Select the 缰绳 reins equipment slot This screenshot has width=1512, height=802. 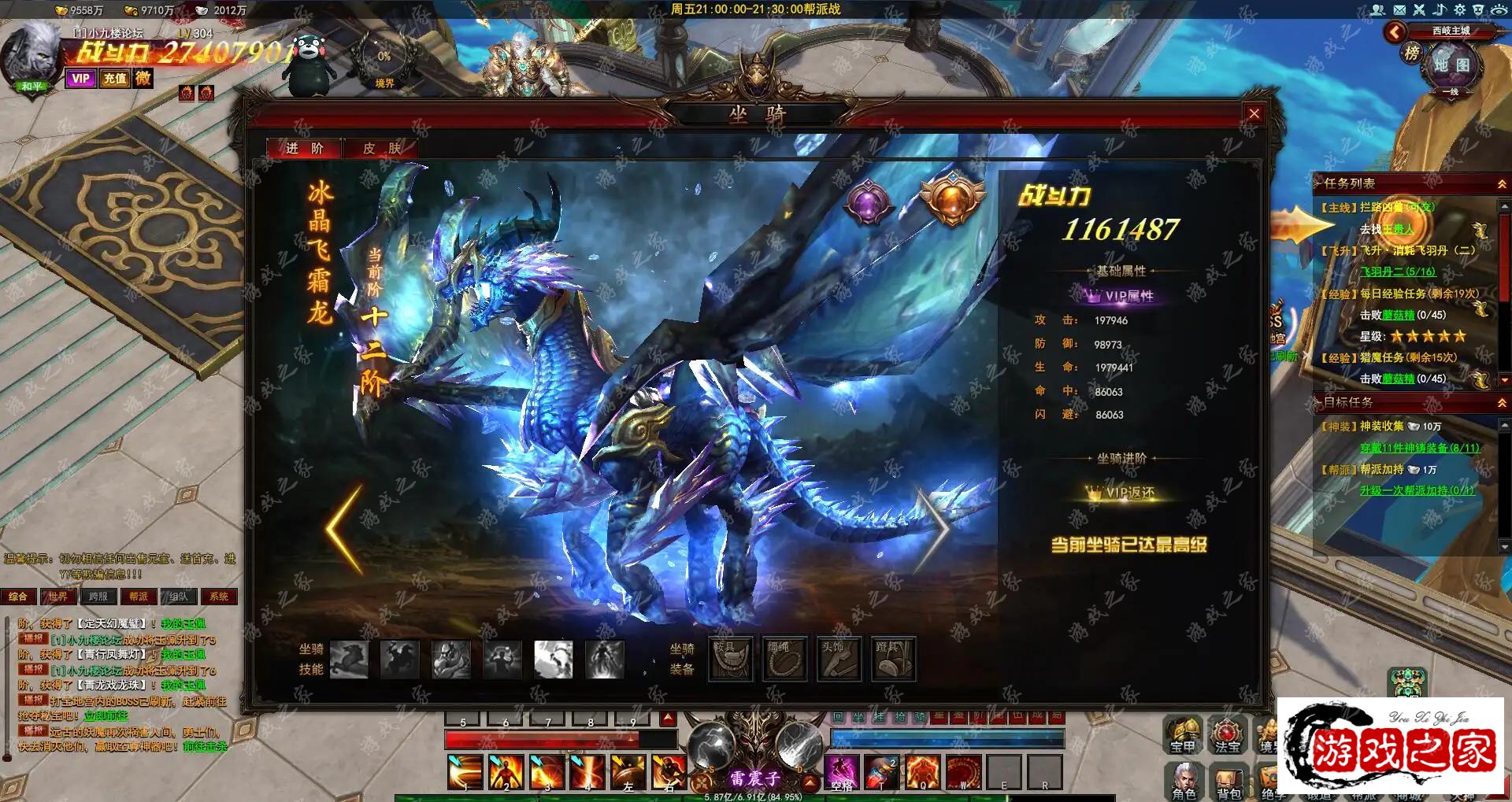[x=785, y=658]
